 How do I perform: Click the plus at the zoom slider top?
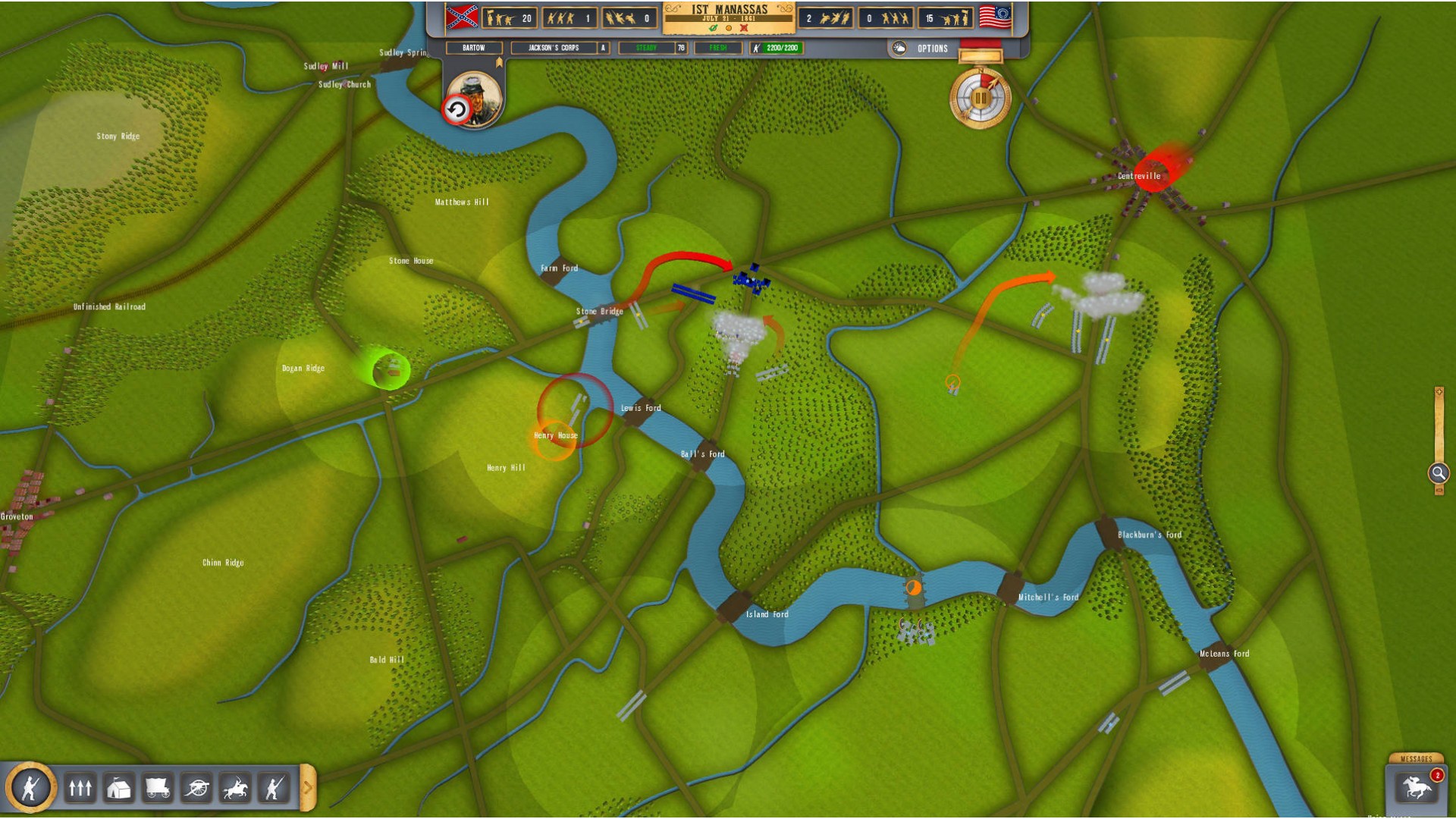click(x=1439, y=392)
